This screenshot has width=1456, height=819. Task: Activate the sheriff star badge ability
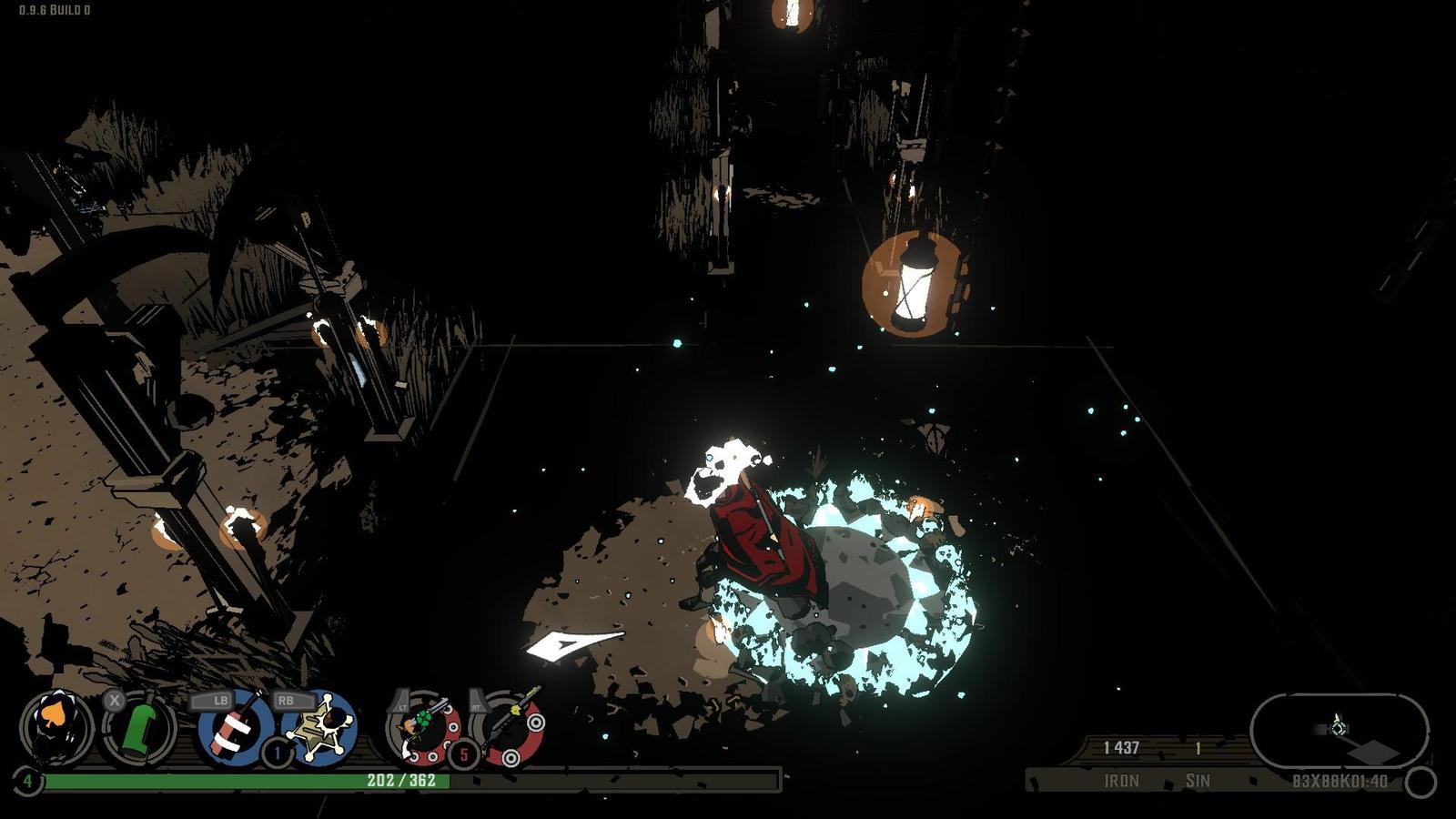click(x=320, y=728)
